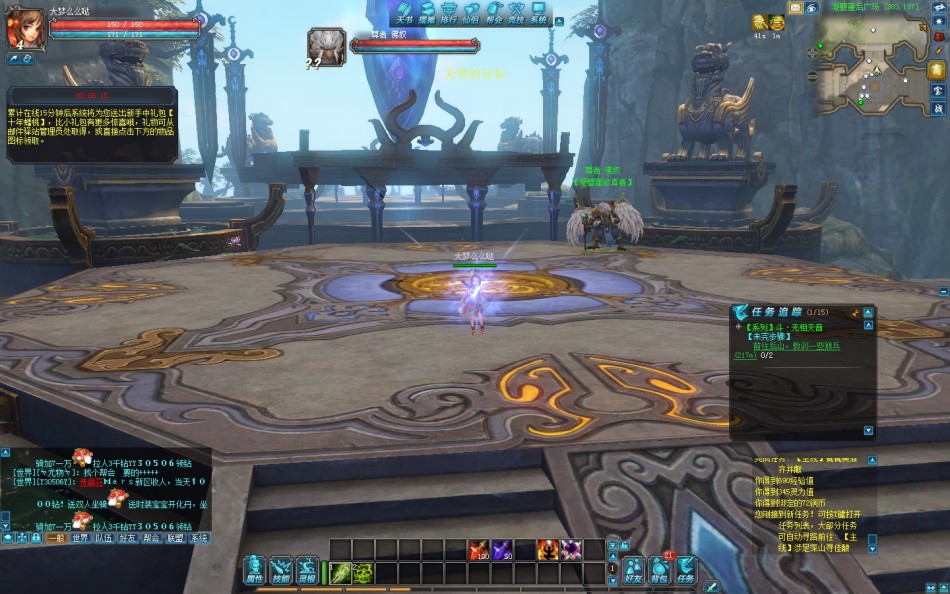The width and height of the screenshot is (950, 594).
Task: Select the player character portrait
Action: [x=25, y=28]
